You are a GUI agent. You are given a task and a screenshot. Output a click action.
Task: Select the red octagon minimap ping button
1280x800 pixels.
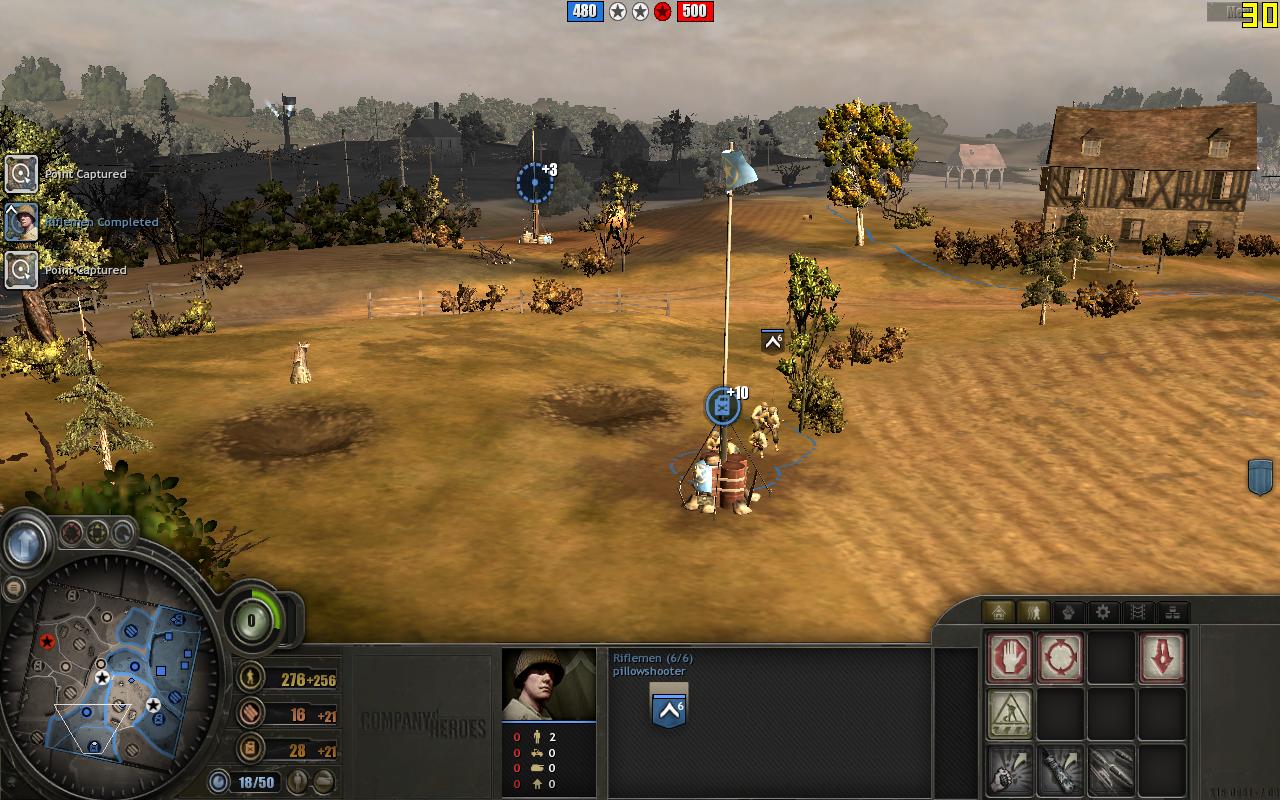click(x=72, y=532)
